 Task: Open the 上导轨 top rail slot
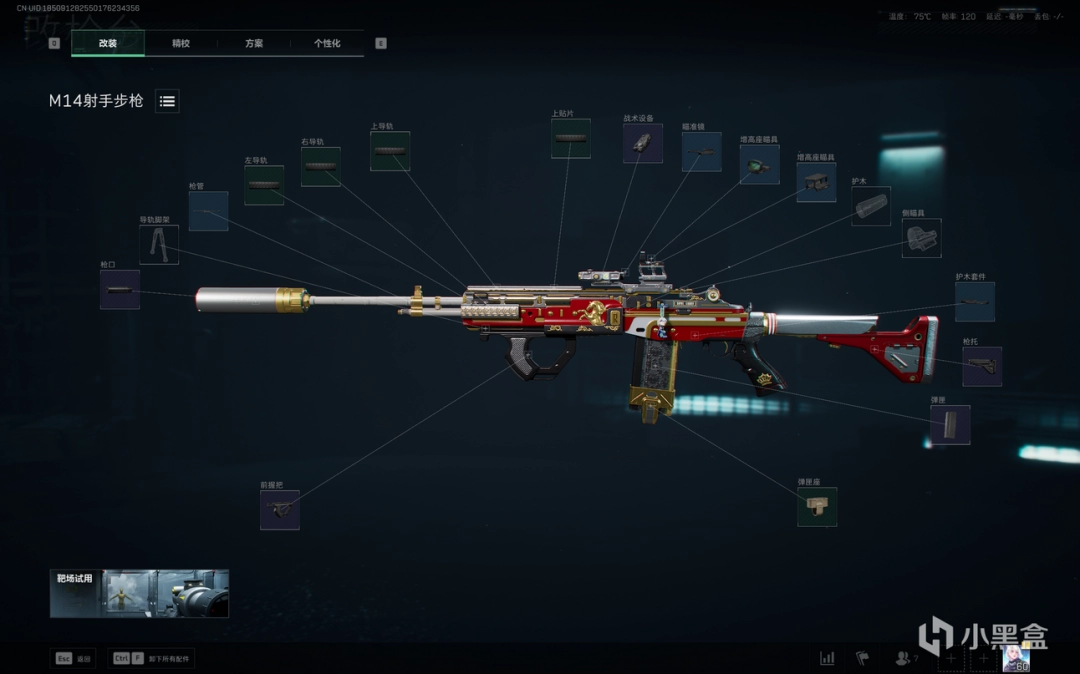point(390,151)
